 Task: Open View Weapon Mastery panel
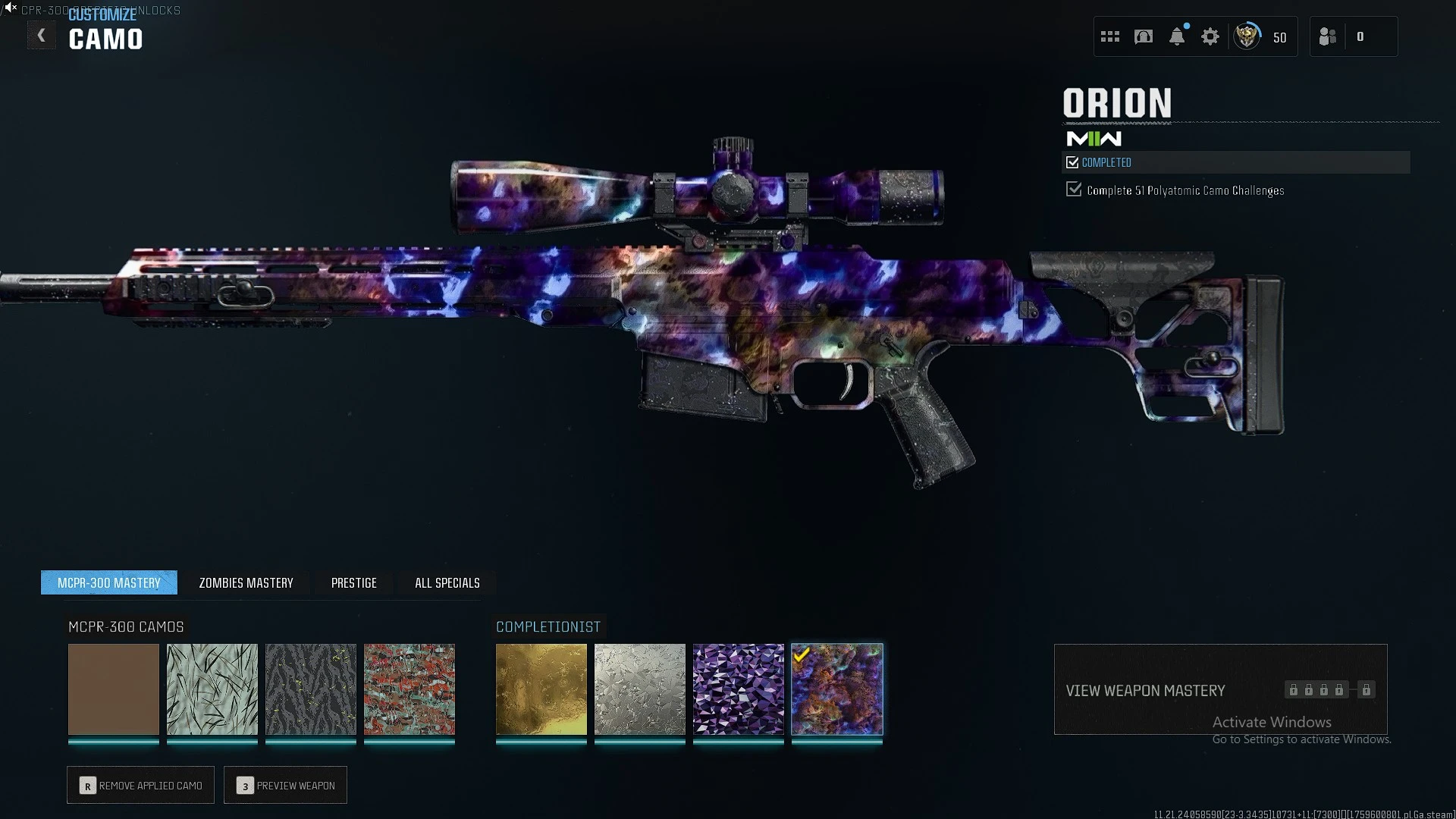click(x=1220, y=689)
